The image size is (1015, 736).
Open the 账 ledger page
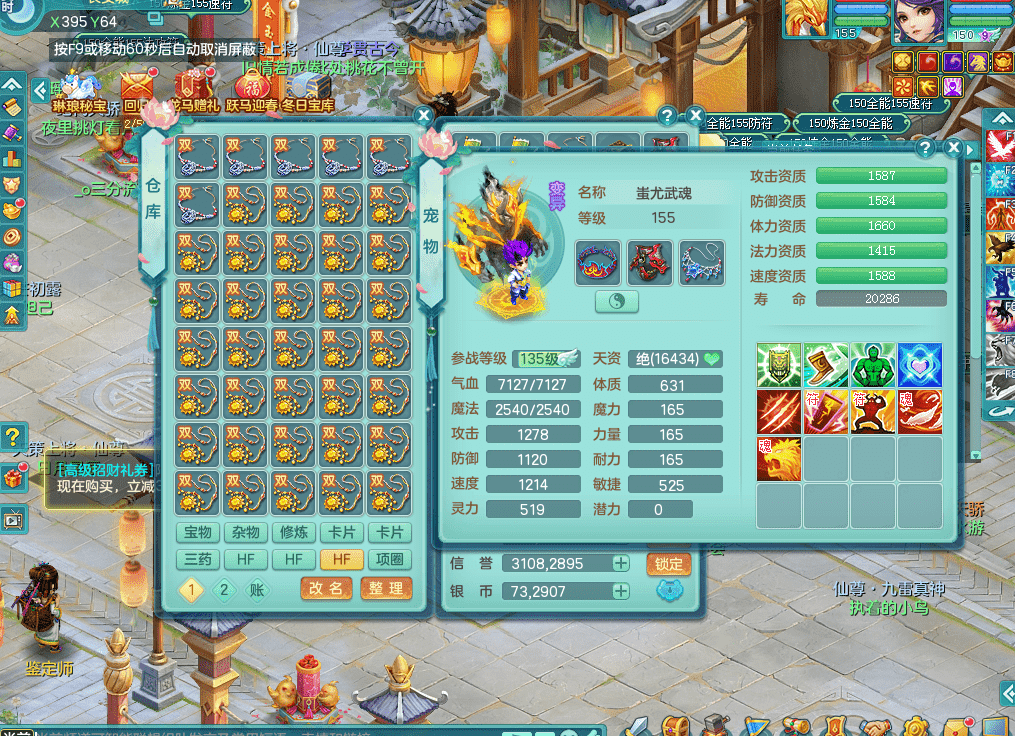coord(257,589)
